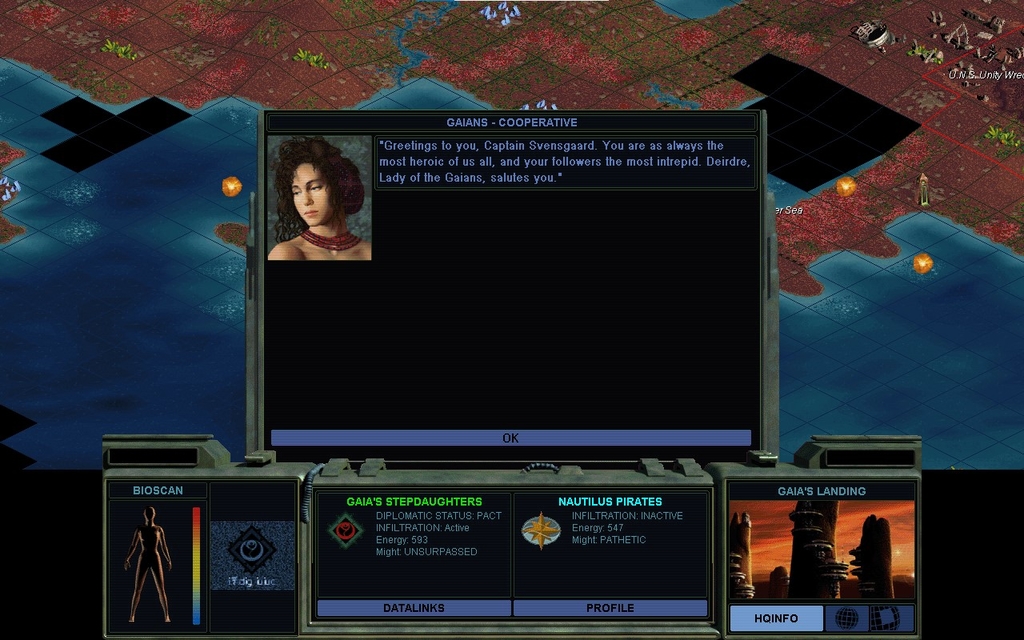Screen dimensions: 1024x640
Task: Select the Gaia's Stepdaughters faction emblem
Action: click(x=346, y=530)
